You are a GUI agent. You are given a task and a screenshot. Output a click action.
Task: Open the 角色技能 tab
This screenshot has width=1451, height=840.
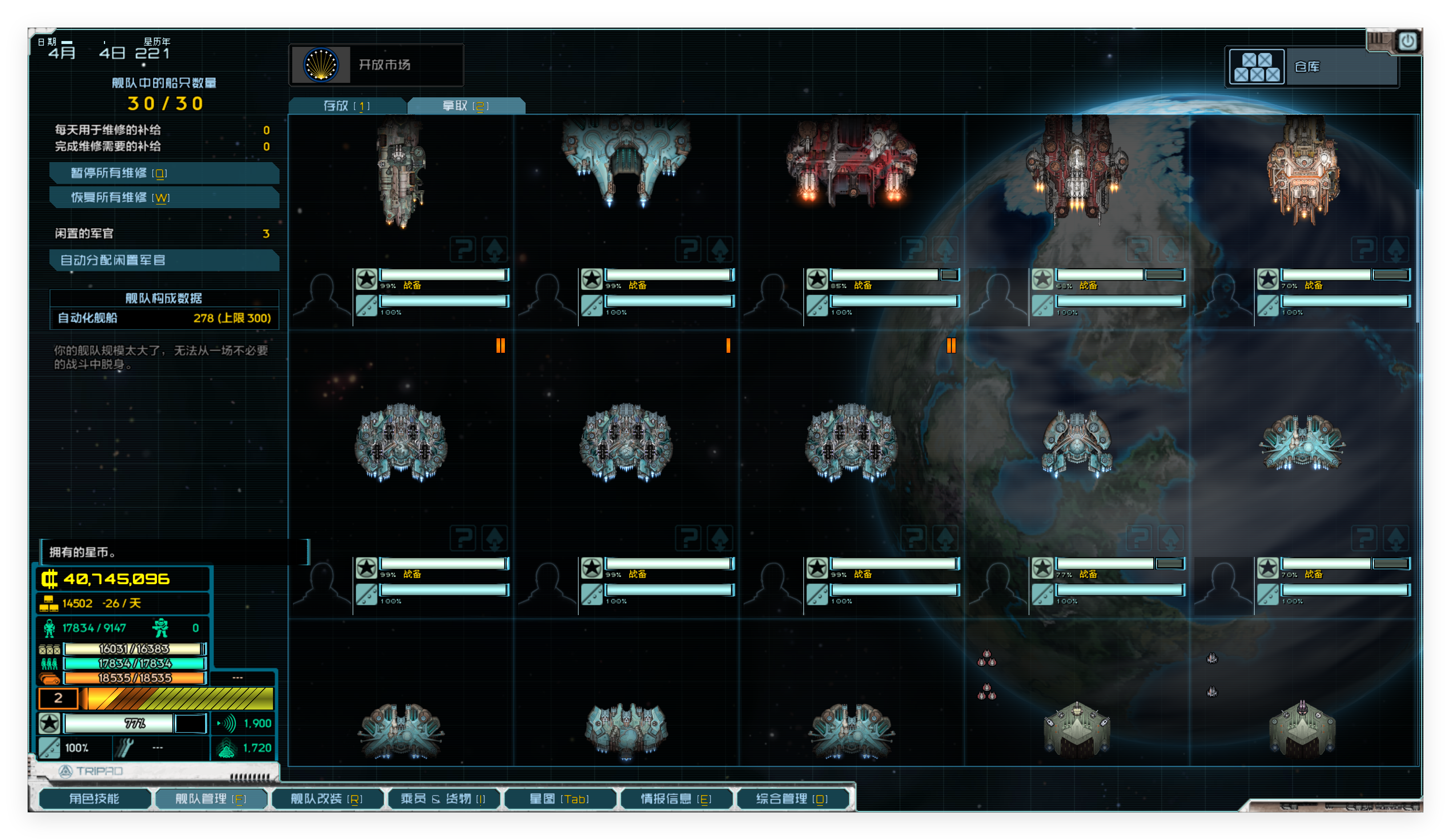coord(95,799)
